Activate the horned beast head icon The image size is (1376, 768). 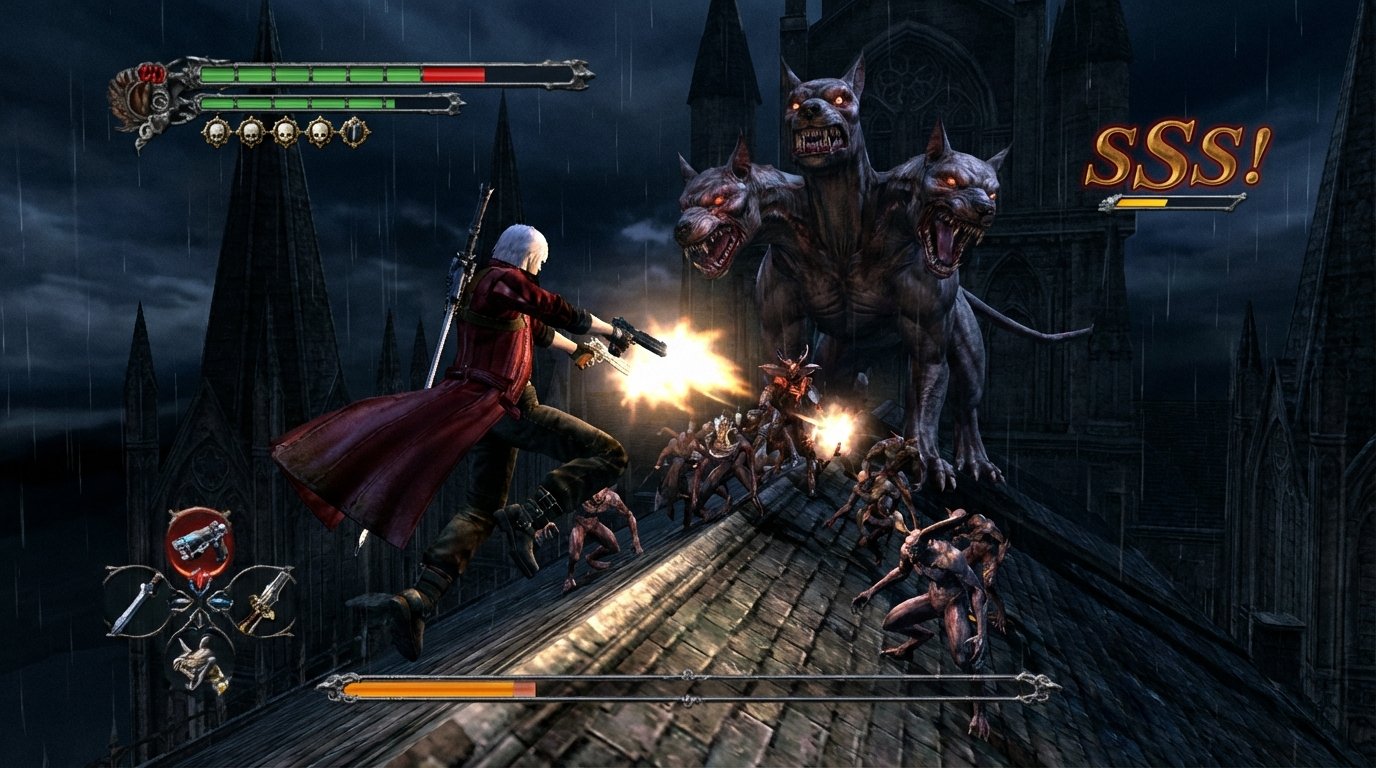tap(199, 660)
